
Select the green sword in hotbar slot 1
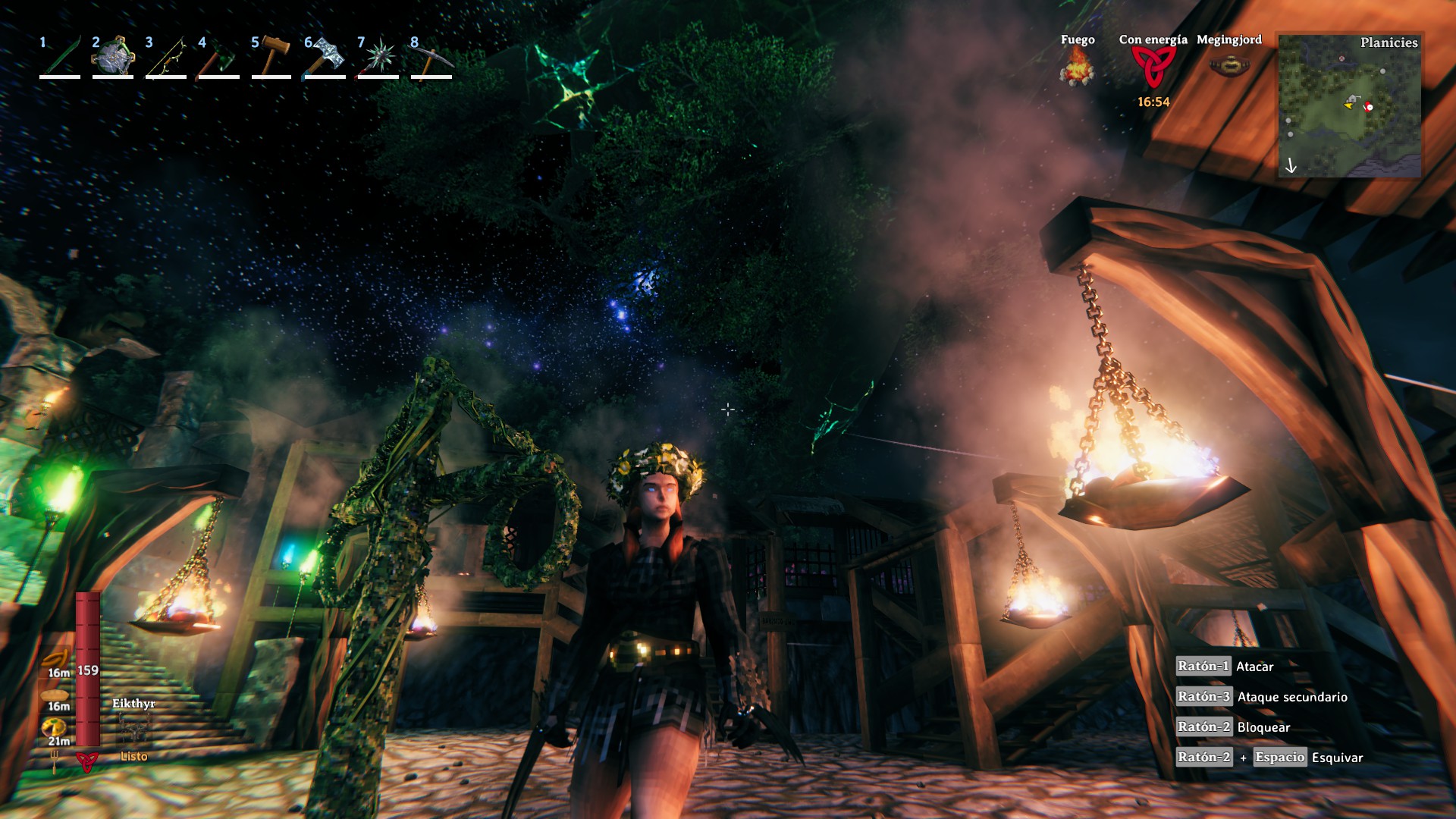[x=61, y=57]
